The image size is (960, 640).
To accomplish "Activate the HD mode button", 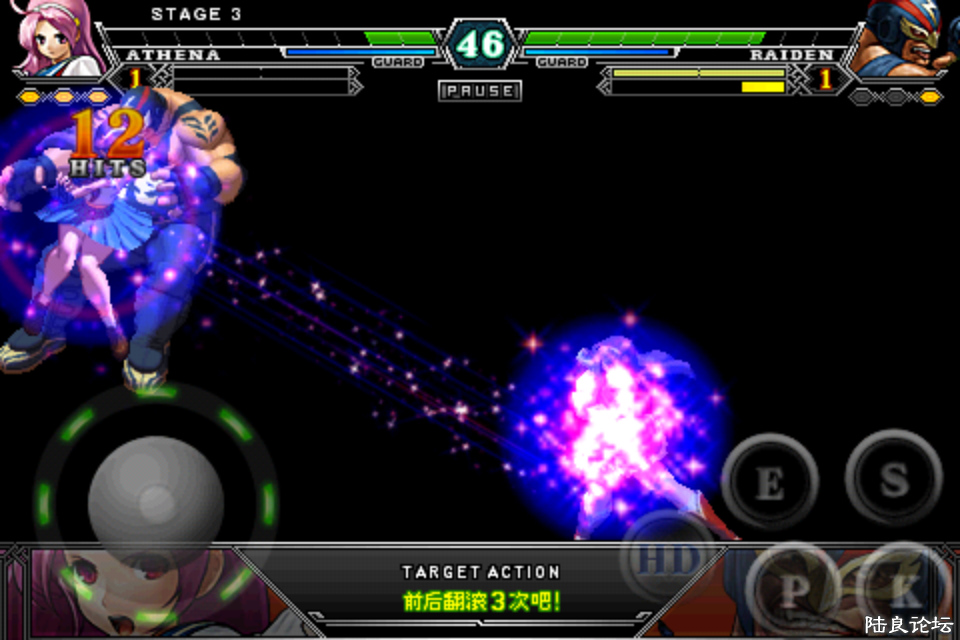I will click(667, 559).
